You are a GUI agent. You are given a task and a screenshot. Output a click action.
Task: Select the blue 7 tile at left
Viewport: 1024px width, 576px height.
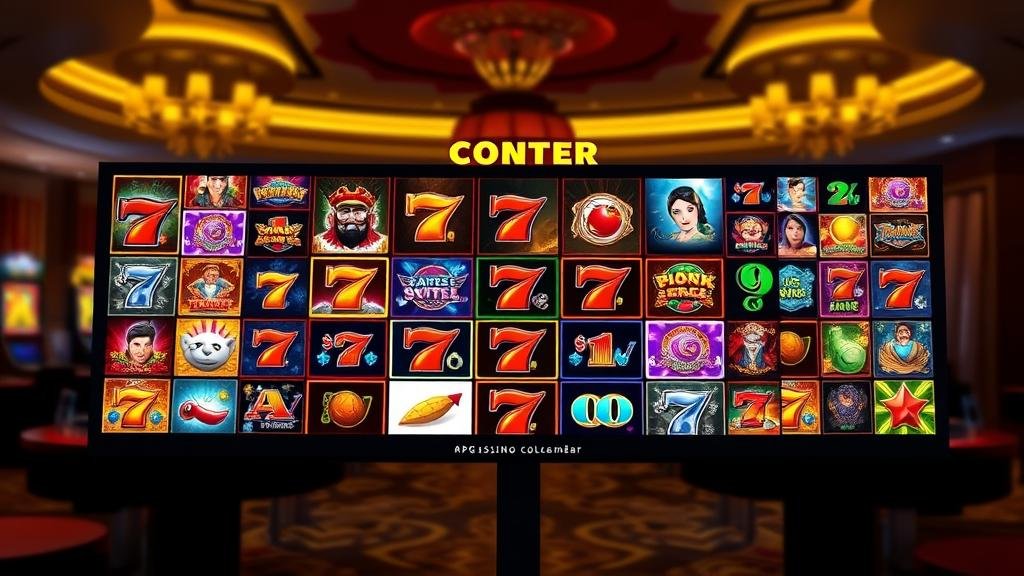point(142,286)
